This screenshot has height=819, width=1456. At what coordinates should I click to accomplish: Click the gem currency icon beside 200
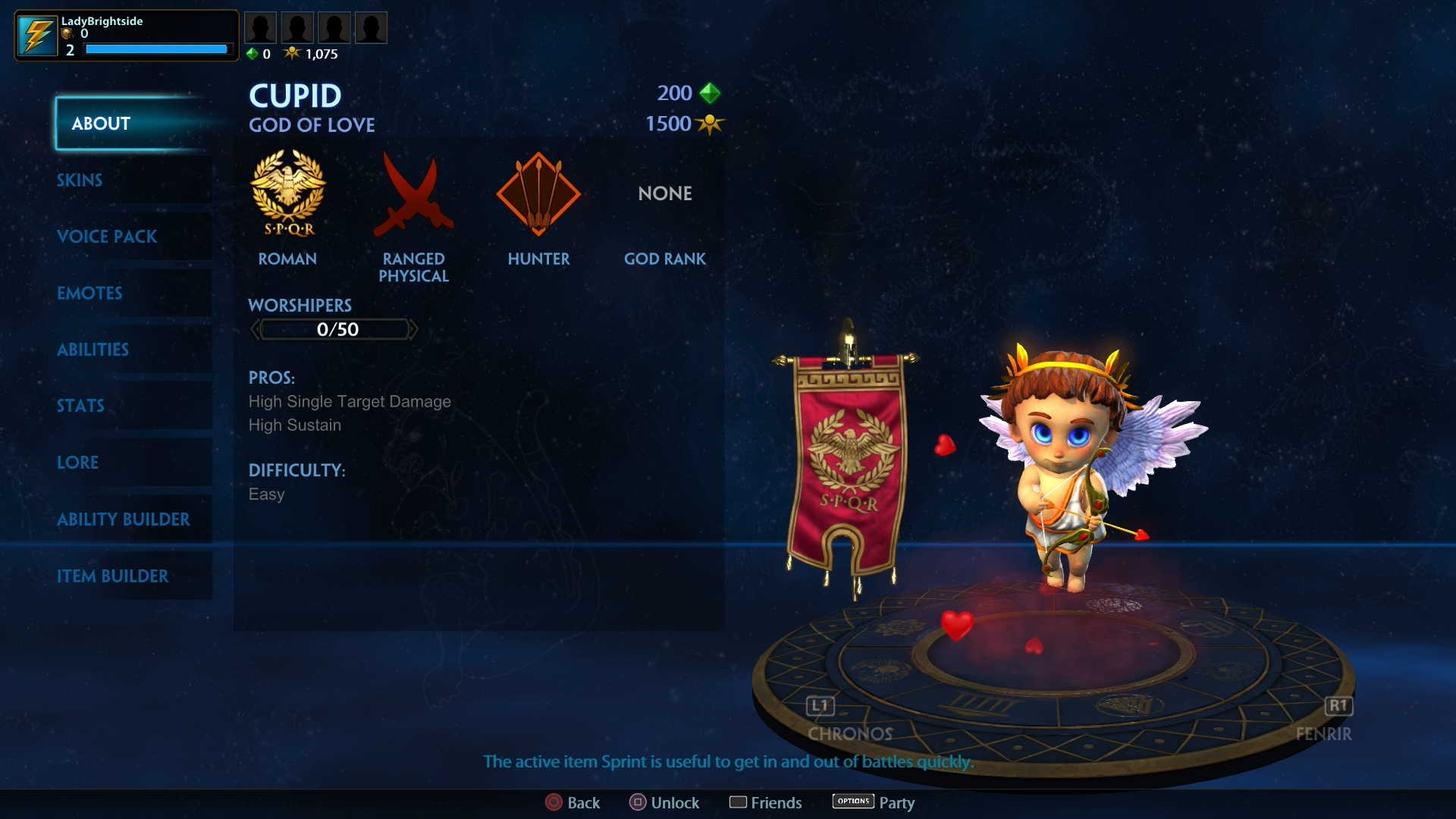coord(711,93)
